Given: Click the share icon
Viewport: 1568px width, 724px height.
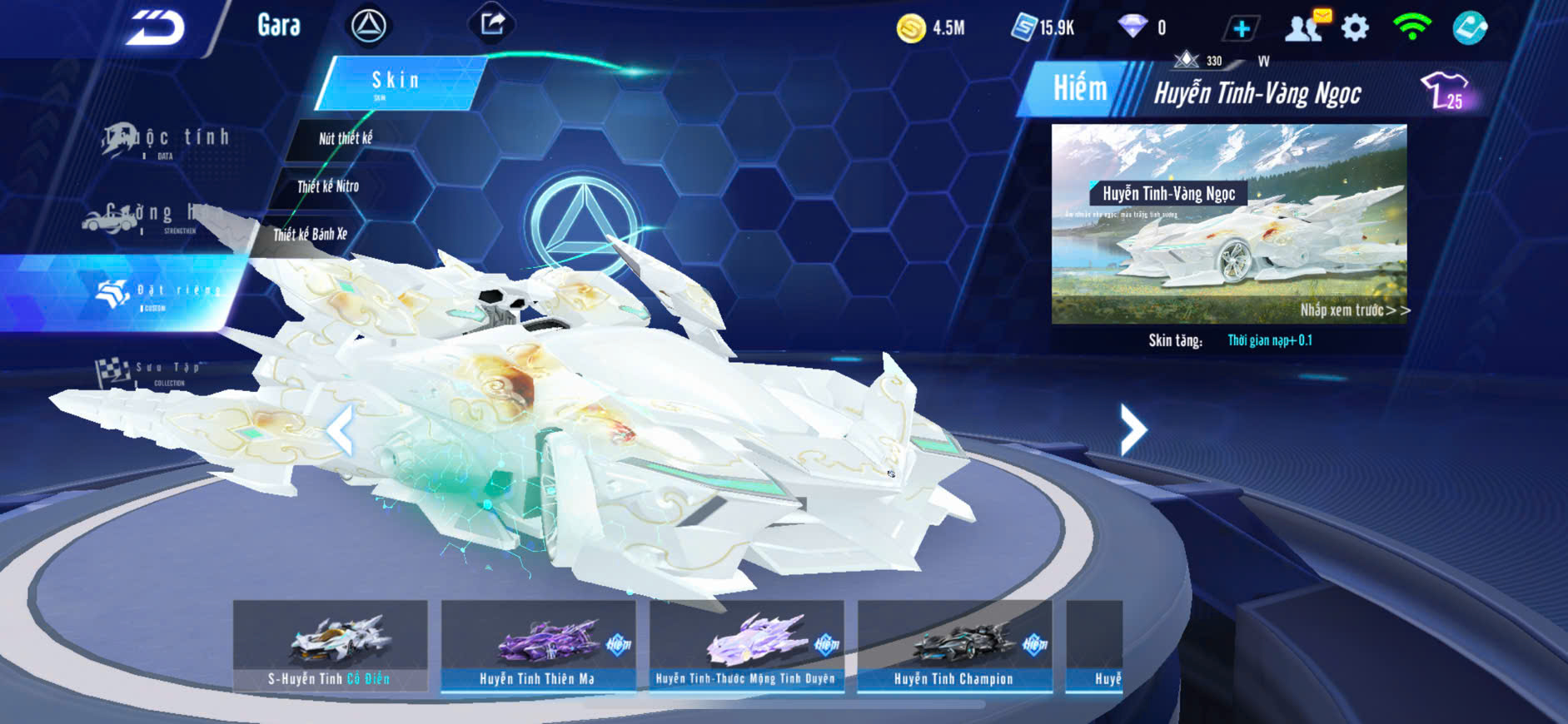Looking at the screenshot, I should 492,24.
